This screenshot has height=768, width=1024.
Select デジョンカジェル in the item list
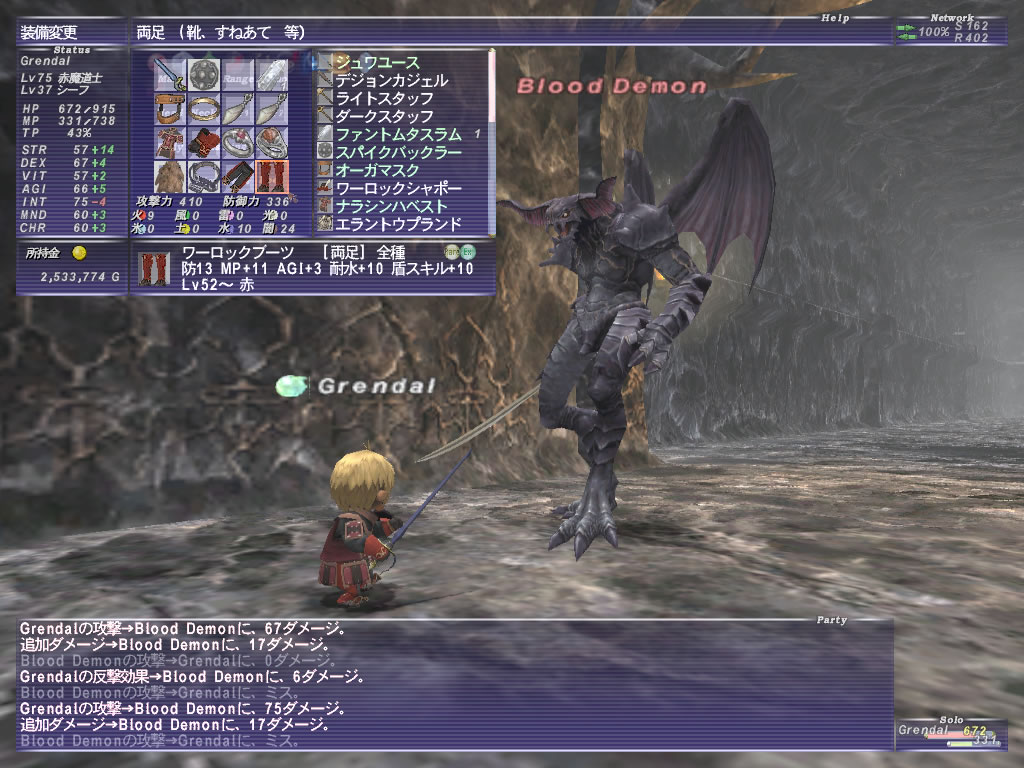tap(391, 80)
